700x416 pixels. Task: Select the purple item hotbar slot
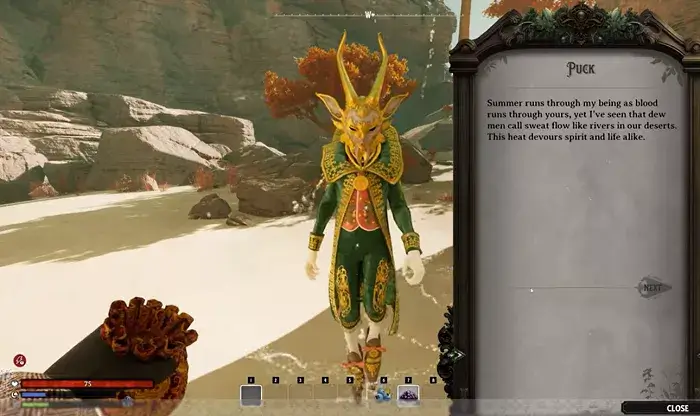[408, 395]
